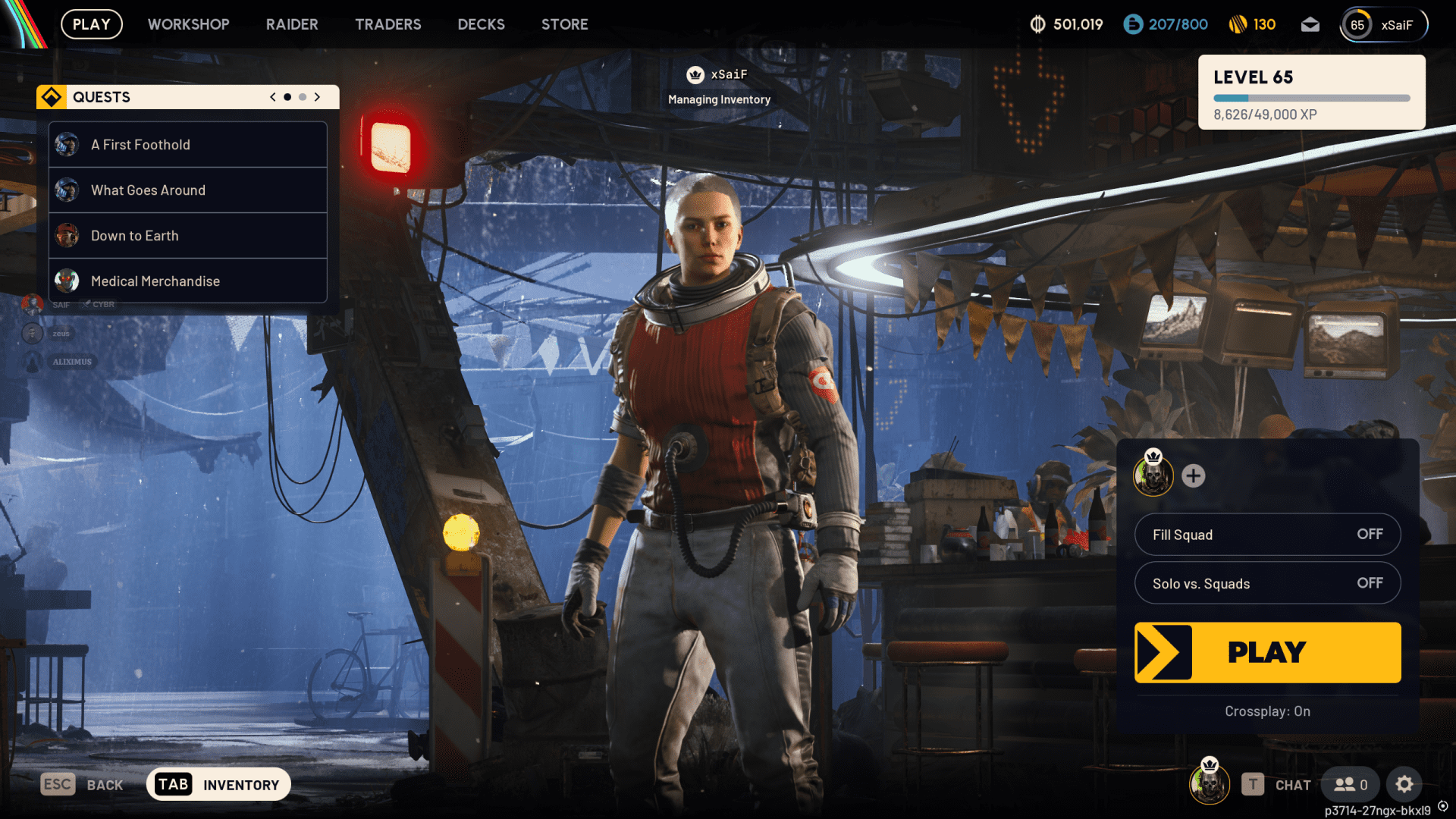
Task: Click the Medical Merchandise quest portrait icon
Action: click(x=68, y=281)
